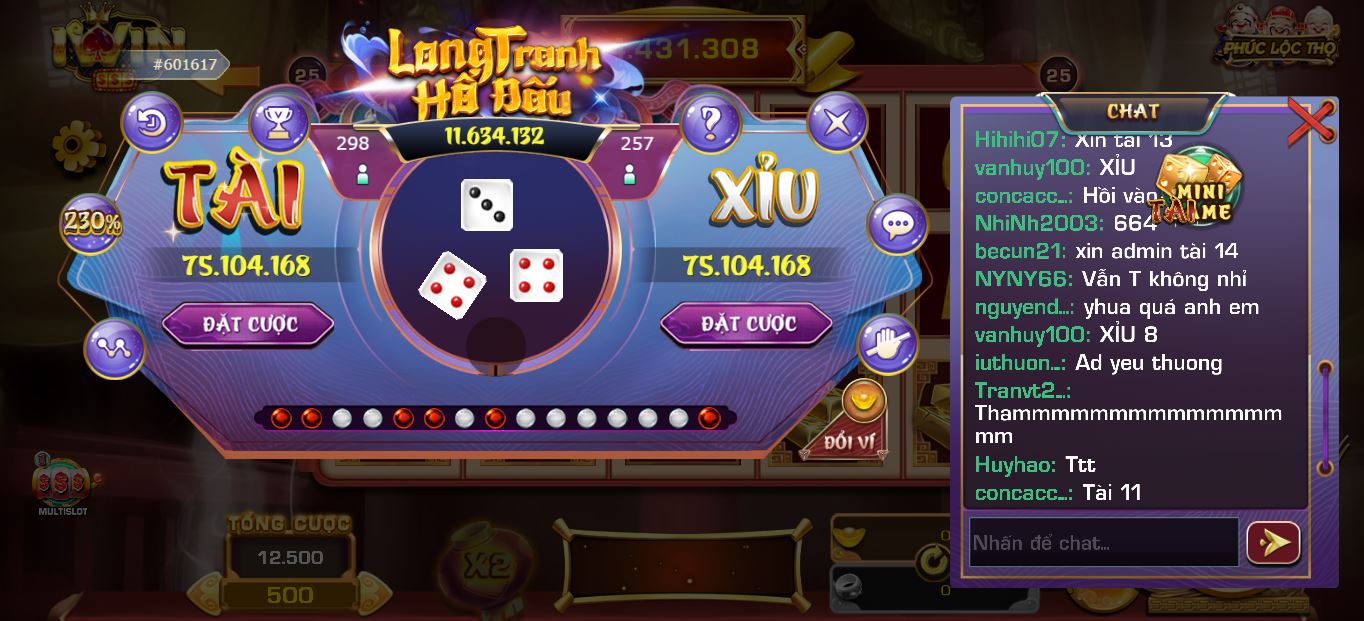Send the chat message
The image size is (1364, 621).
coord(1273,543)
